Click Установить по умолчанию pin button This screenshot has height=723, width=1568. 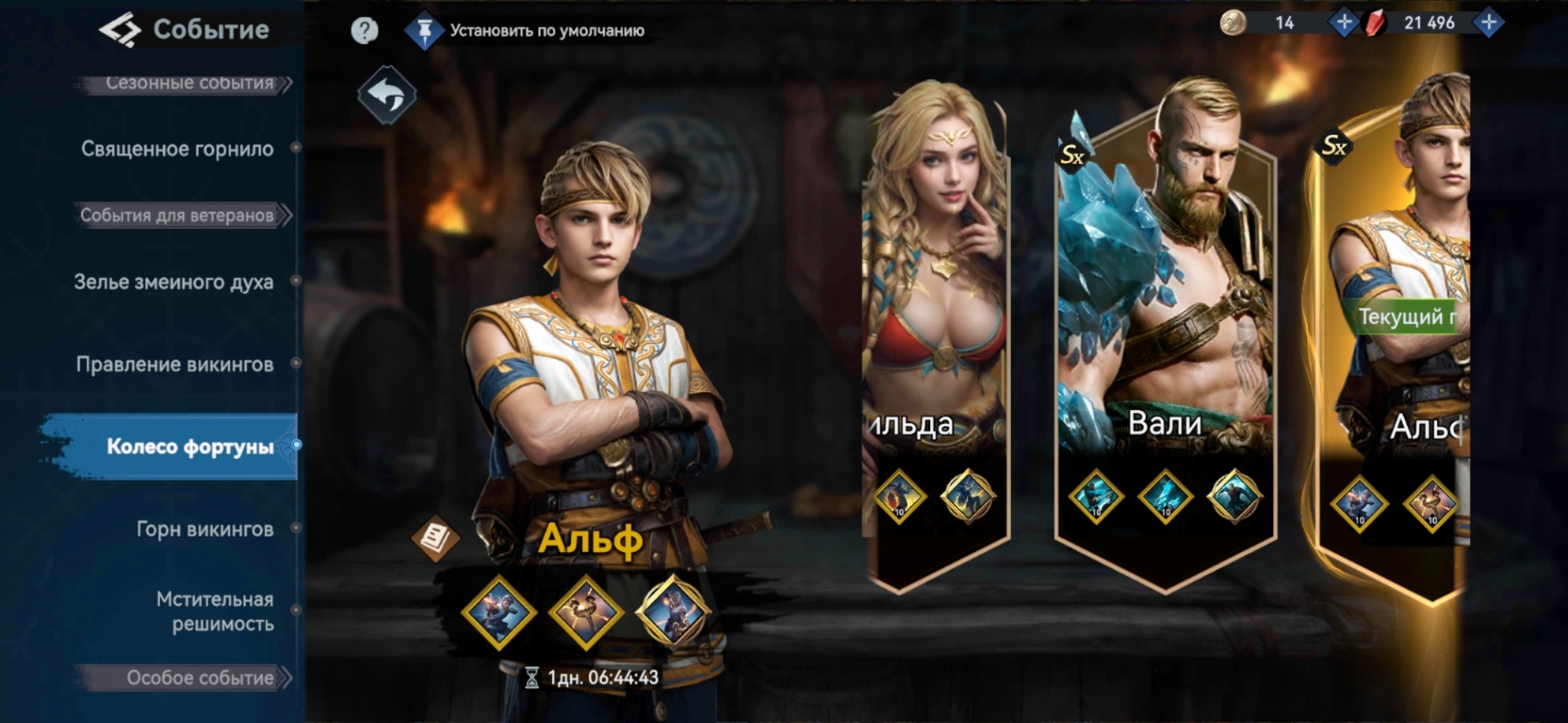pos(424,32)
